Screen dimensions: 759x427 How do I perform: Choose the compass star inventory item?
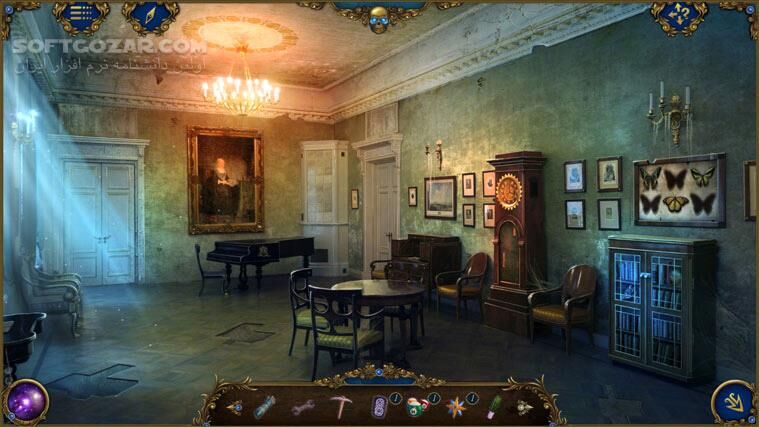[x=455, y=407]
